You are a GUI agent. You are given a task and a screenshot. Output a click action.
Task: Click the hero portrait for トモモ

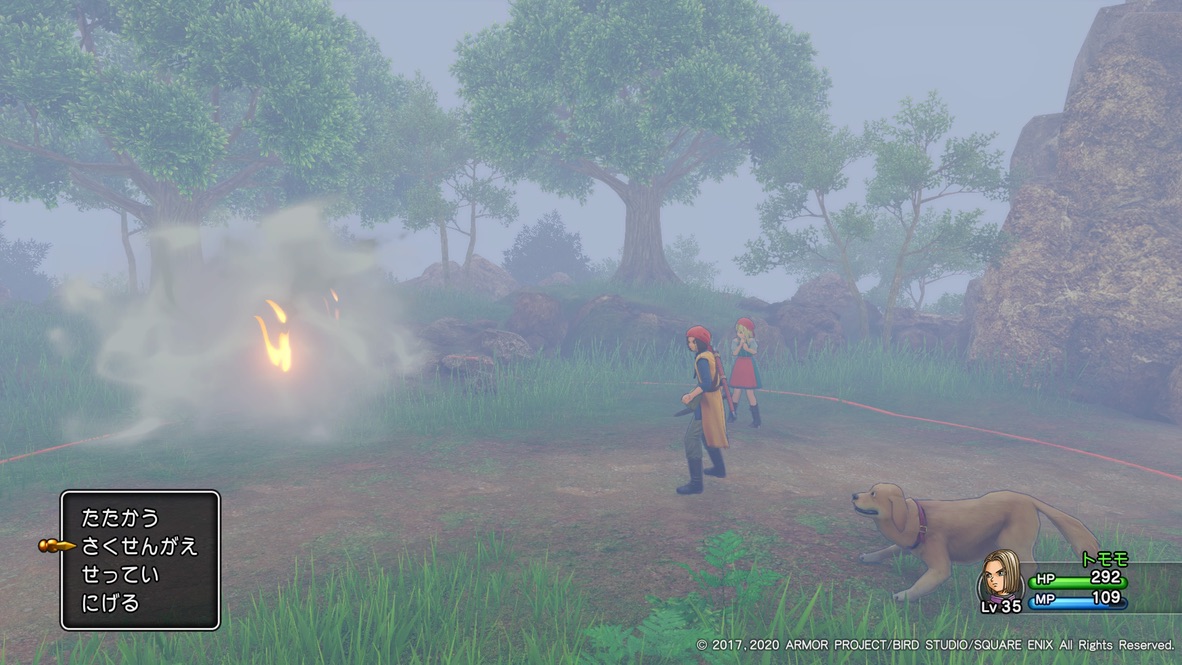coord(1000,577)
